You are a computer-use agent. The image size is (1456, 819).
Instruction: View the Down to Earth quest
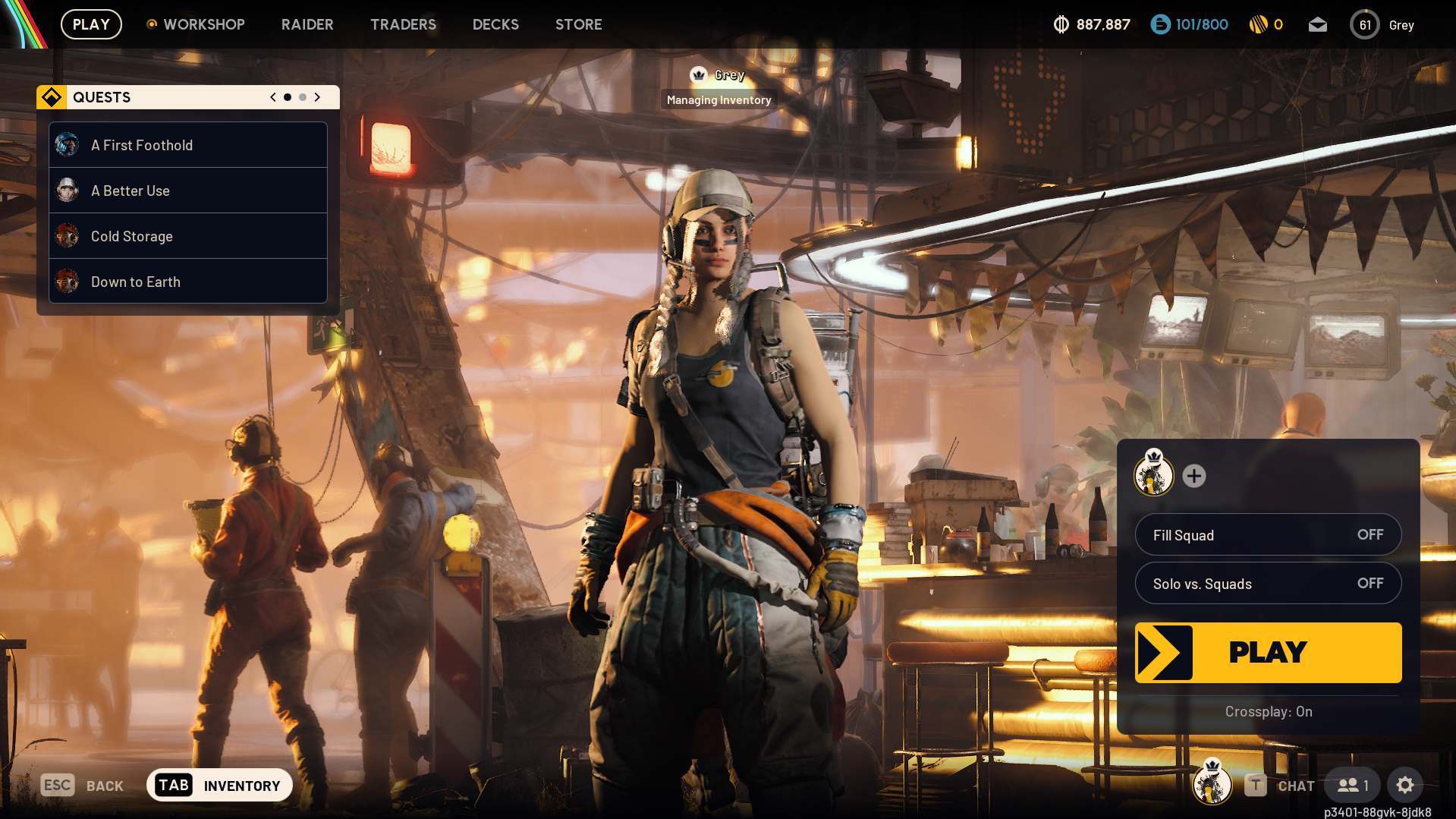coord(188,282)
